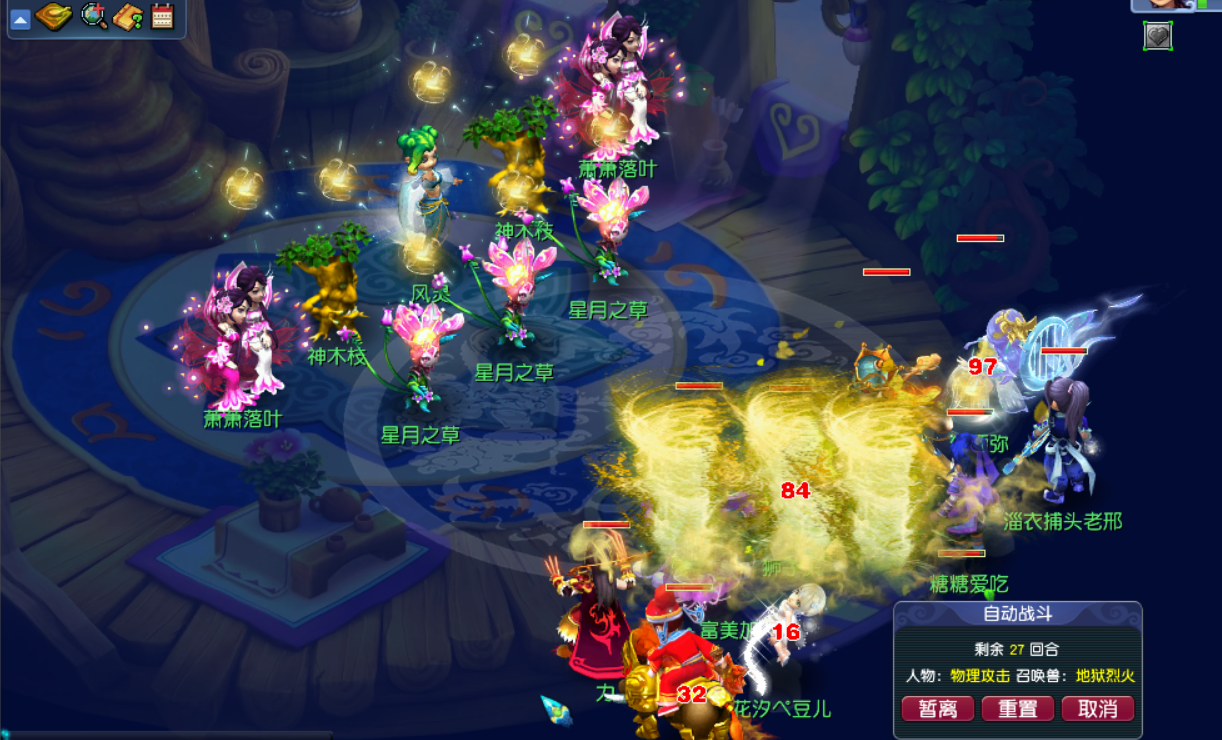The image size is (1222, 740).
Task: Click the 暂离 button in auto-battle panel
Action: (x=937, y=709)
